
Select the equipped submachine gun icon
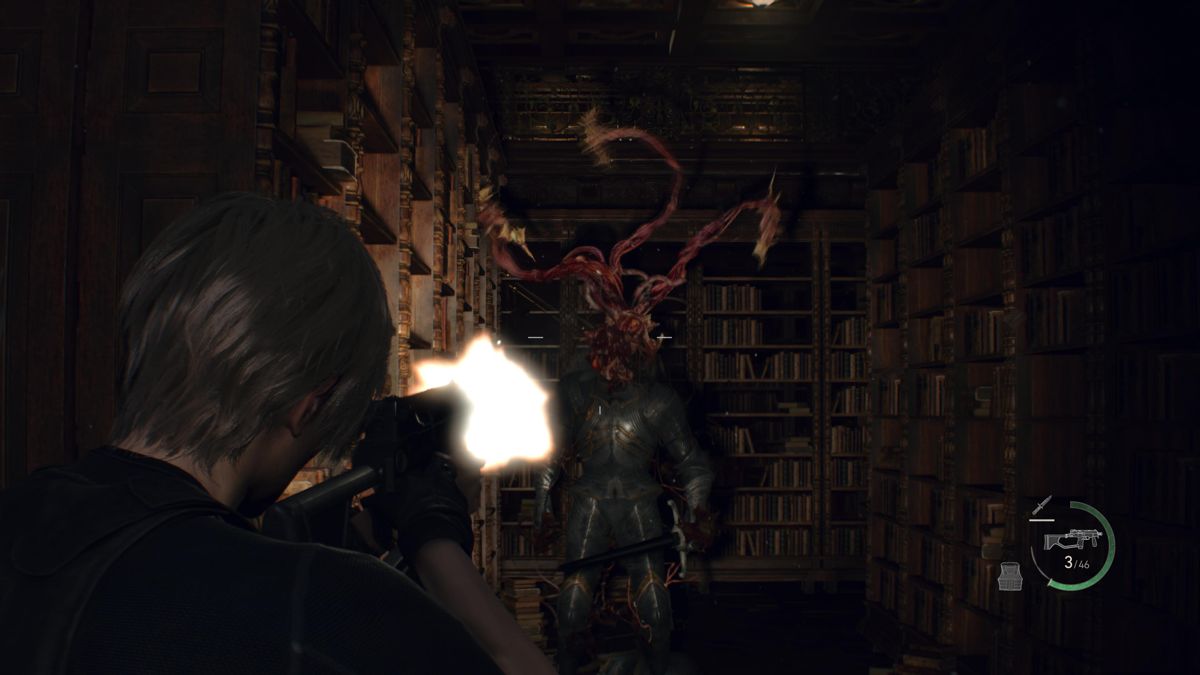click(x=1067, y=539)
